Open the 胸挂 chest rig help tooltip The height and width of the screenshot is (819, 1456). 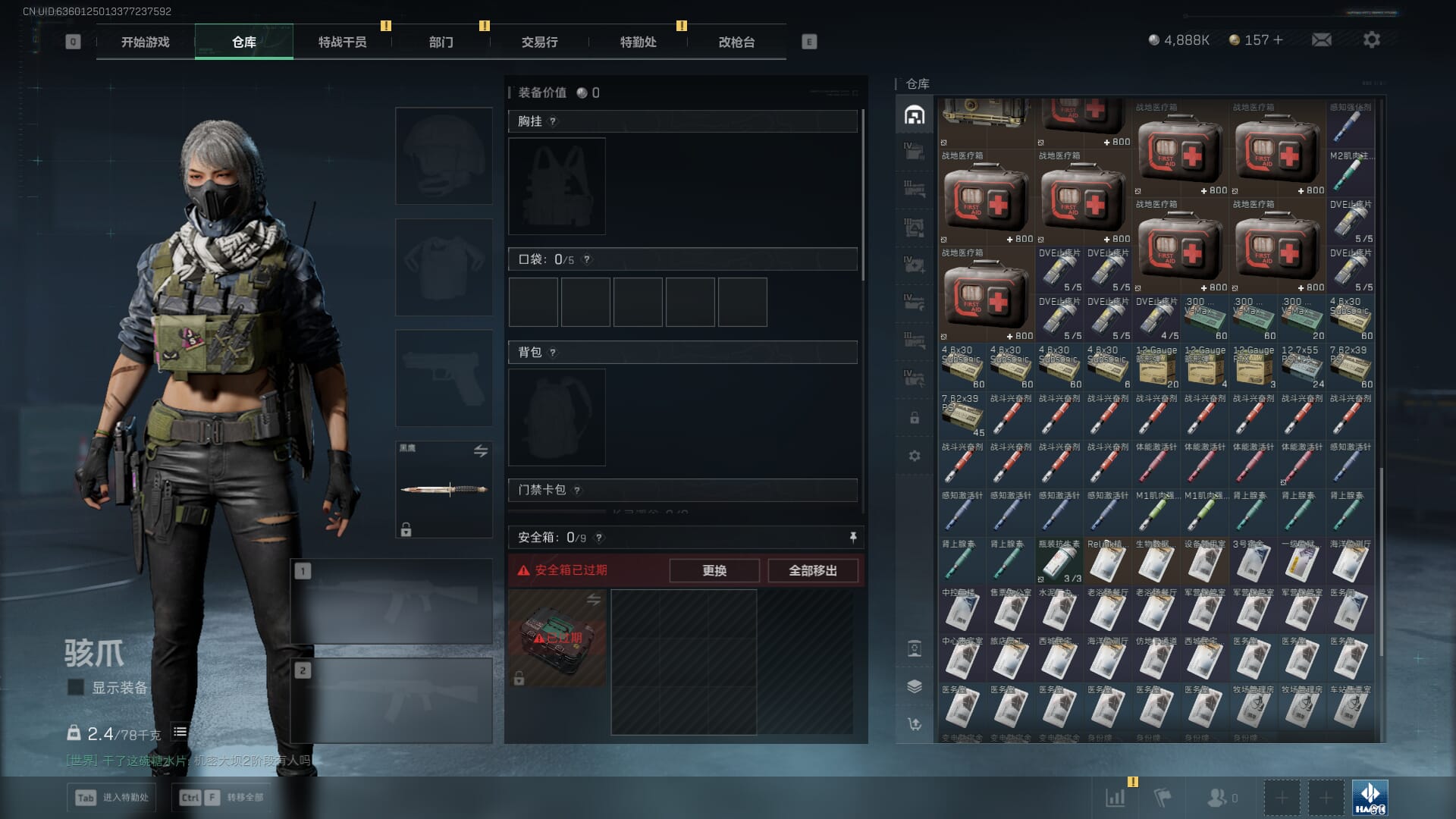tap(553, 121)
